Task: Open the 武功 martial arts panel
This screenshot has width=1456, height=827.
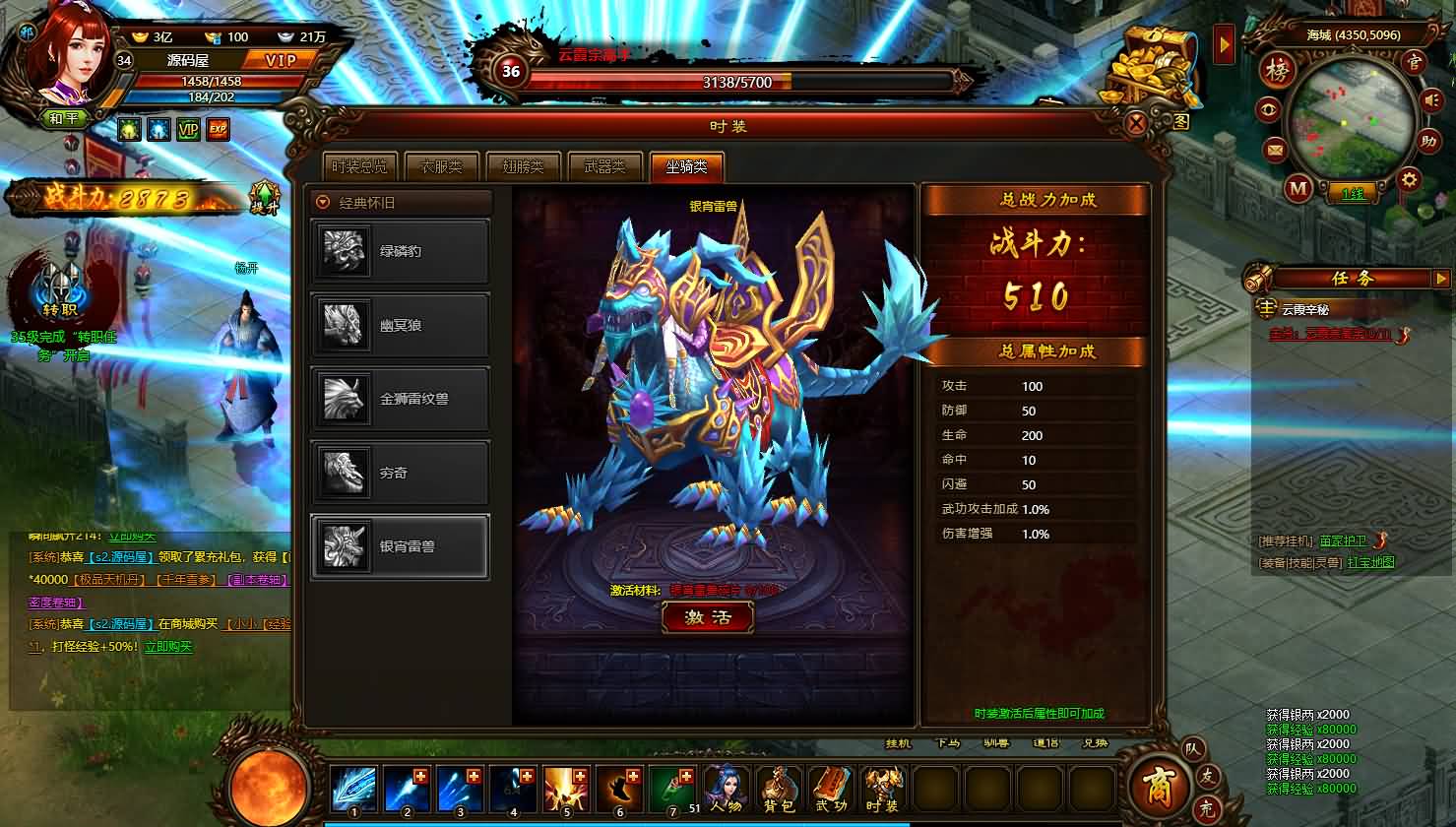Action: 830,788
